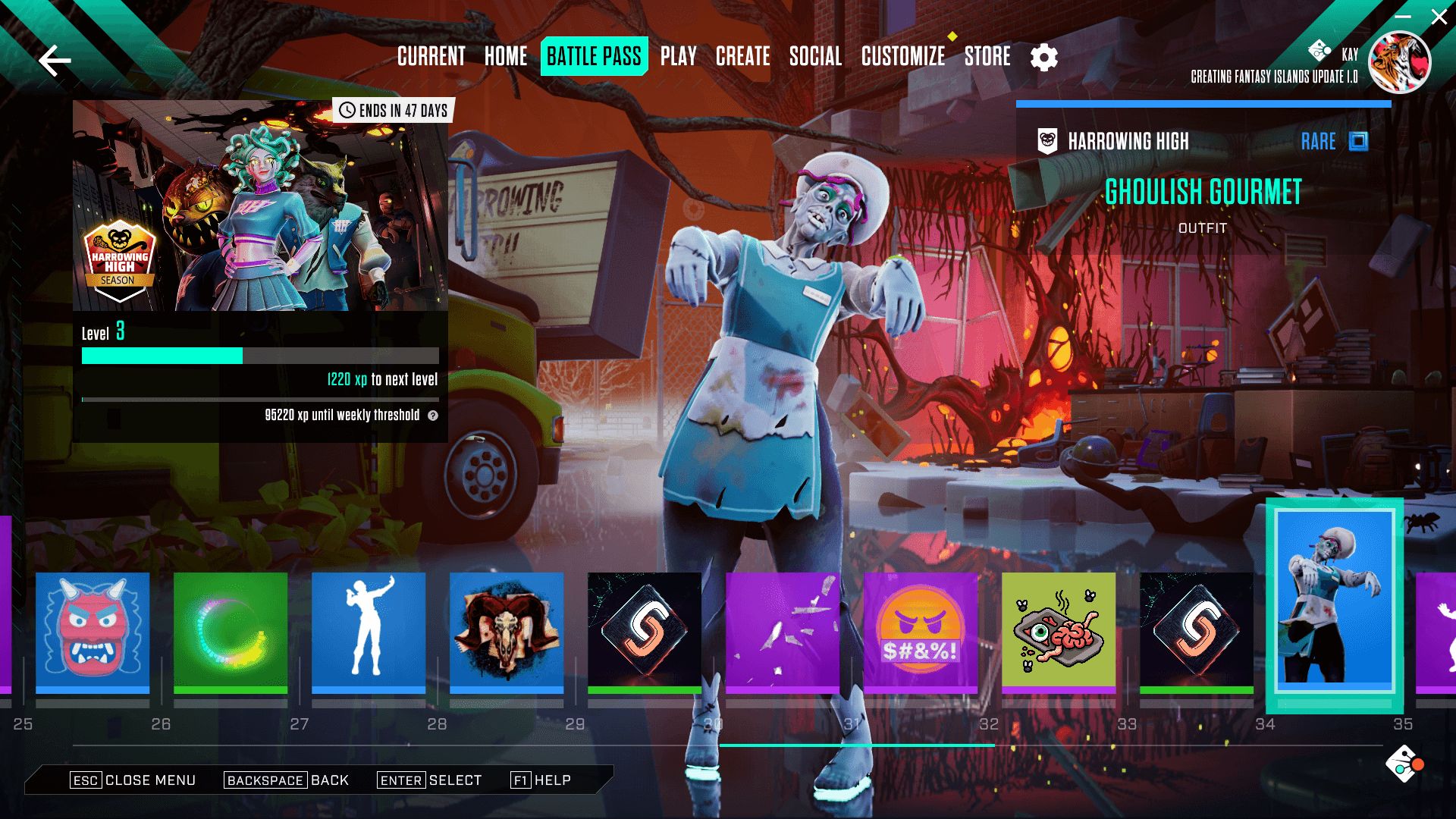Open the Home tab
This screenshot has width=1456, height=819.
coord(506,56)
